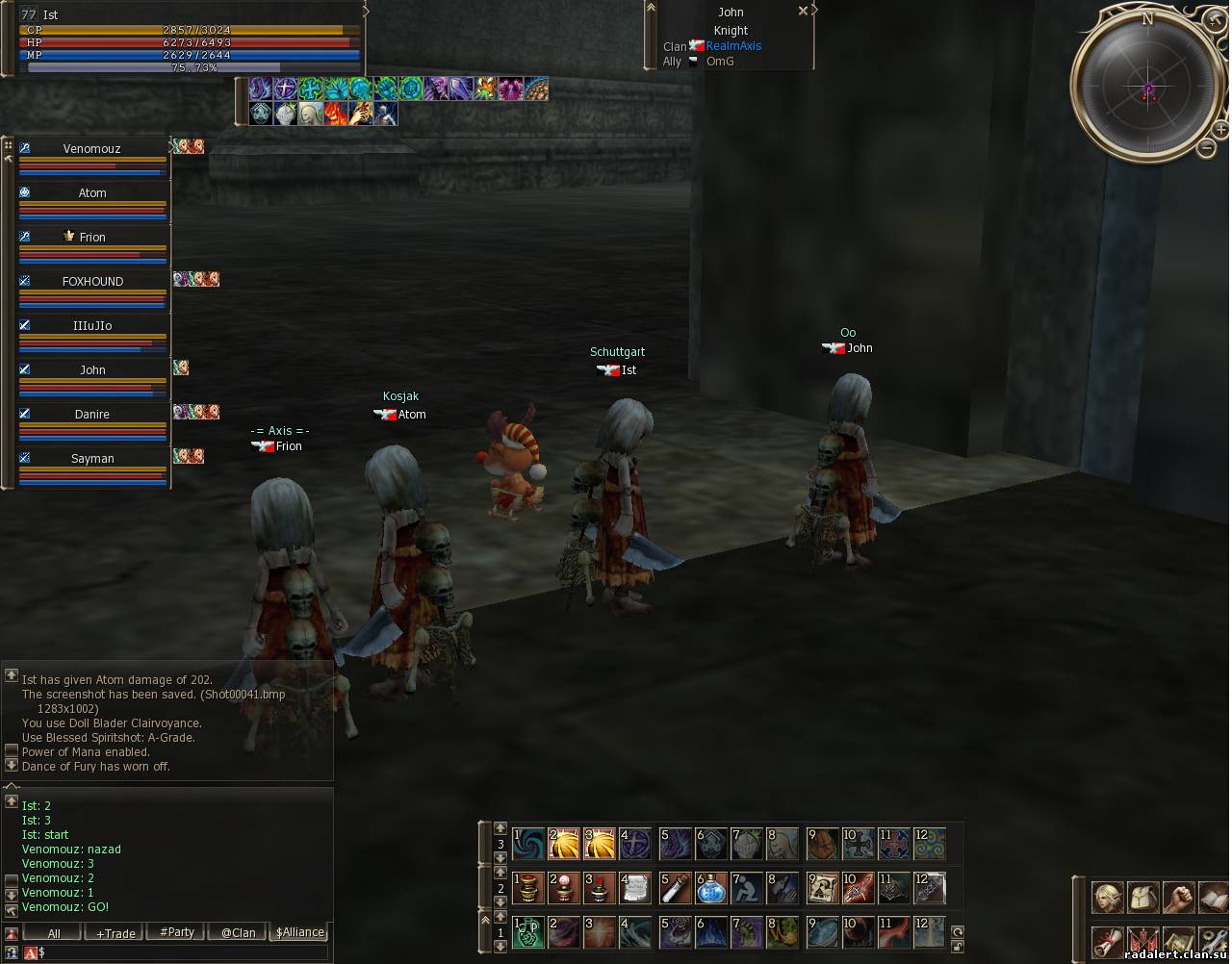Click the compass radar display

[x=1146, y=90]
